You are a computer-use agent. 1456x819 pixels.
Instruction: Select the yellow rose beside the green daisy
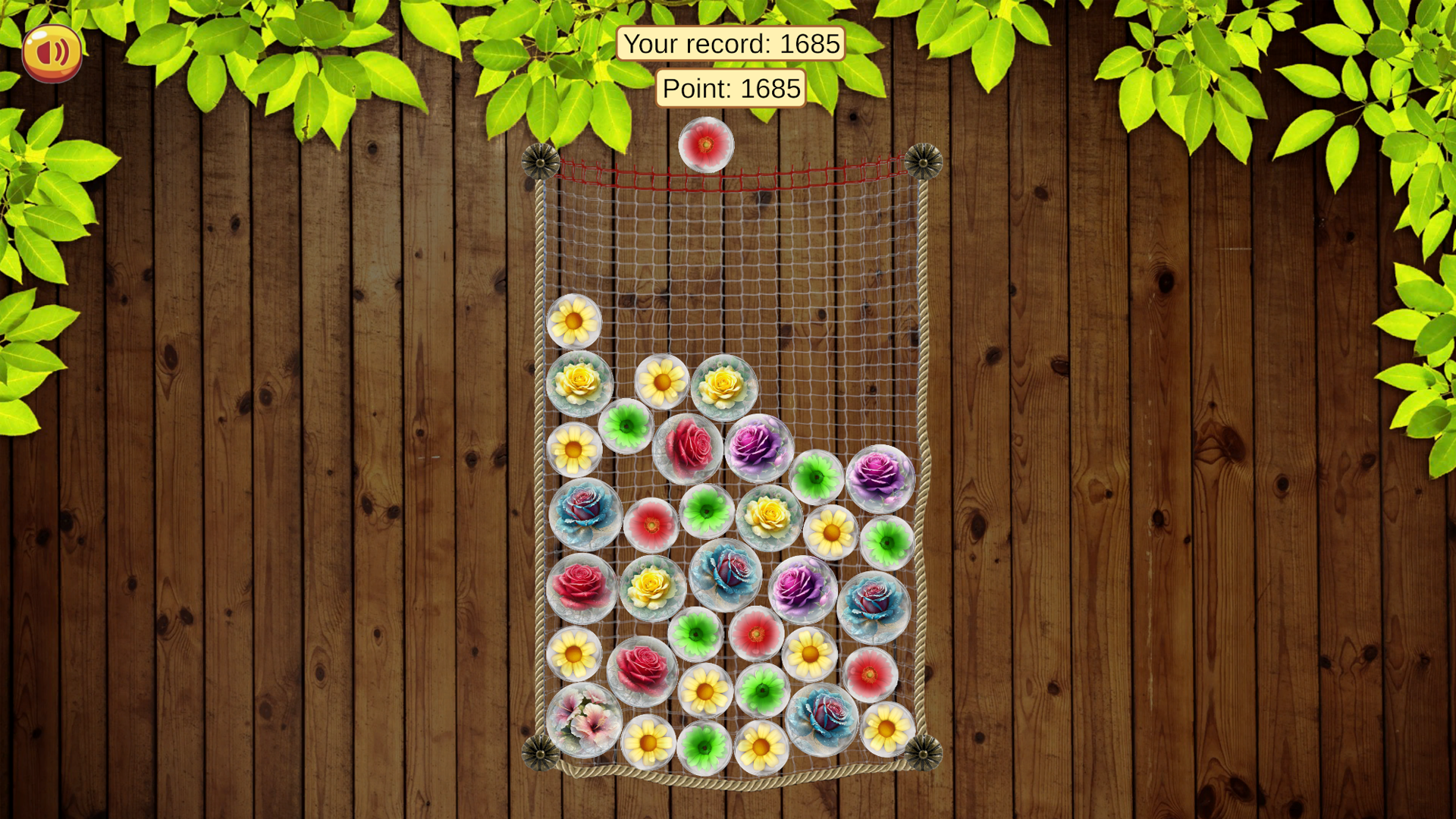(x=770, y=516)
